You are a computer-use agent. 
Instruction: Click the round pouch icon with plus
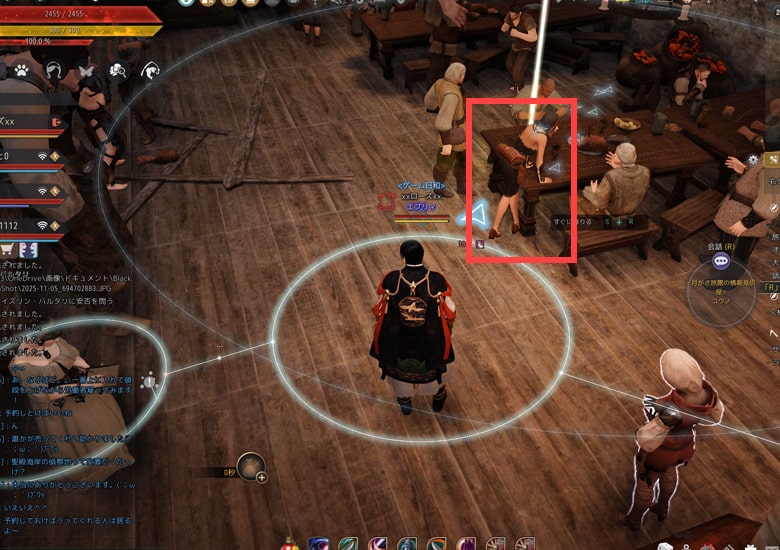click(251, 465)
